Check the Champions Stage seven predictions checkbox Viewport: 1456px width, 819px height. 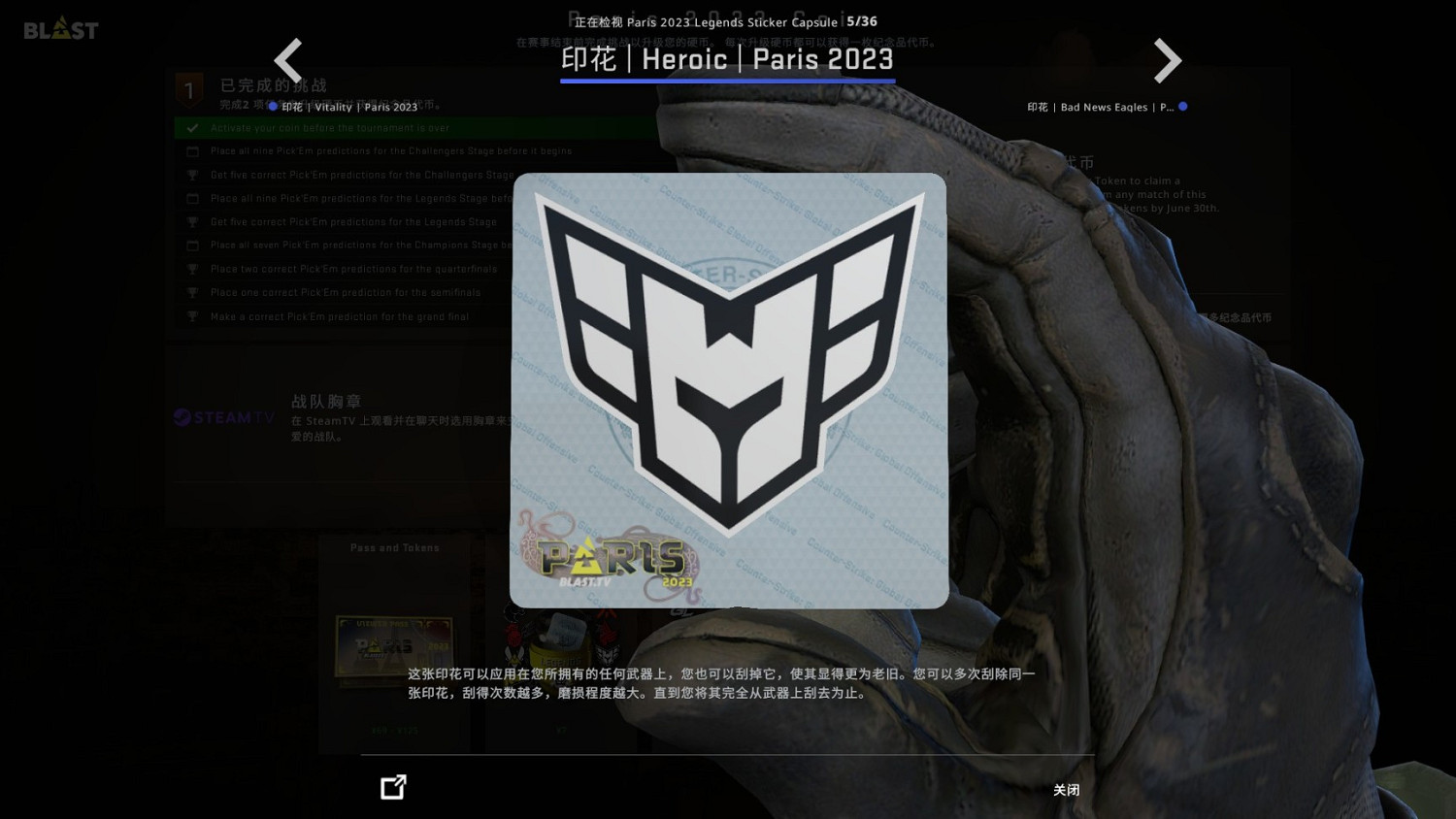(192, 245)
